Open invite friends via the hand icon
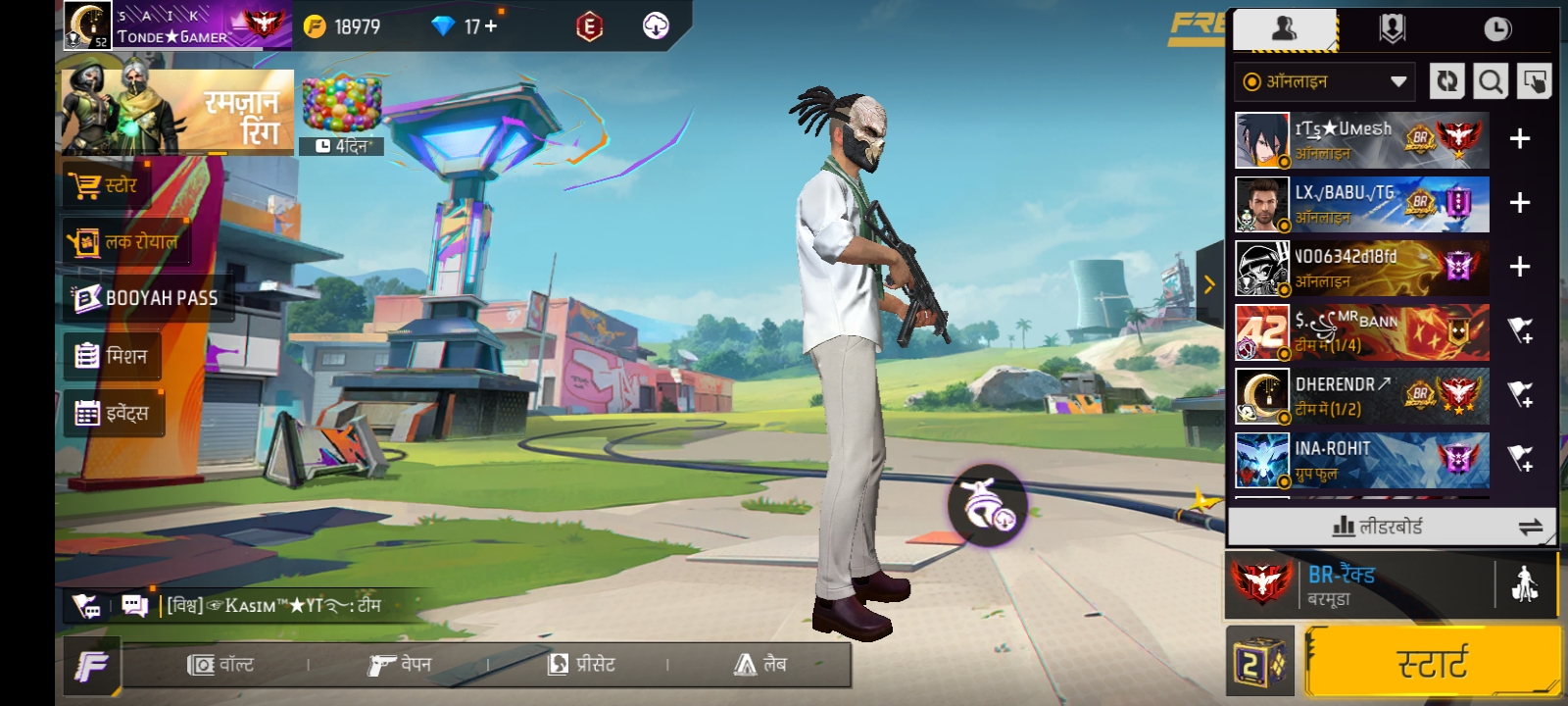The image size is (1568, 706). 1533,81
